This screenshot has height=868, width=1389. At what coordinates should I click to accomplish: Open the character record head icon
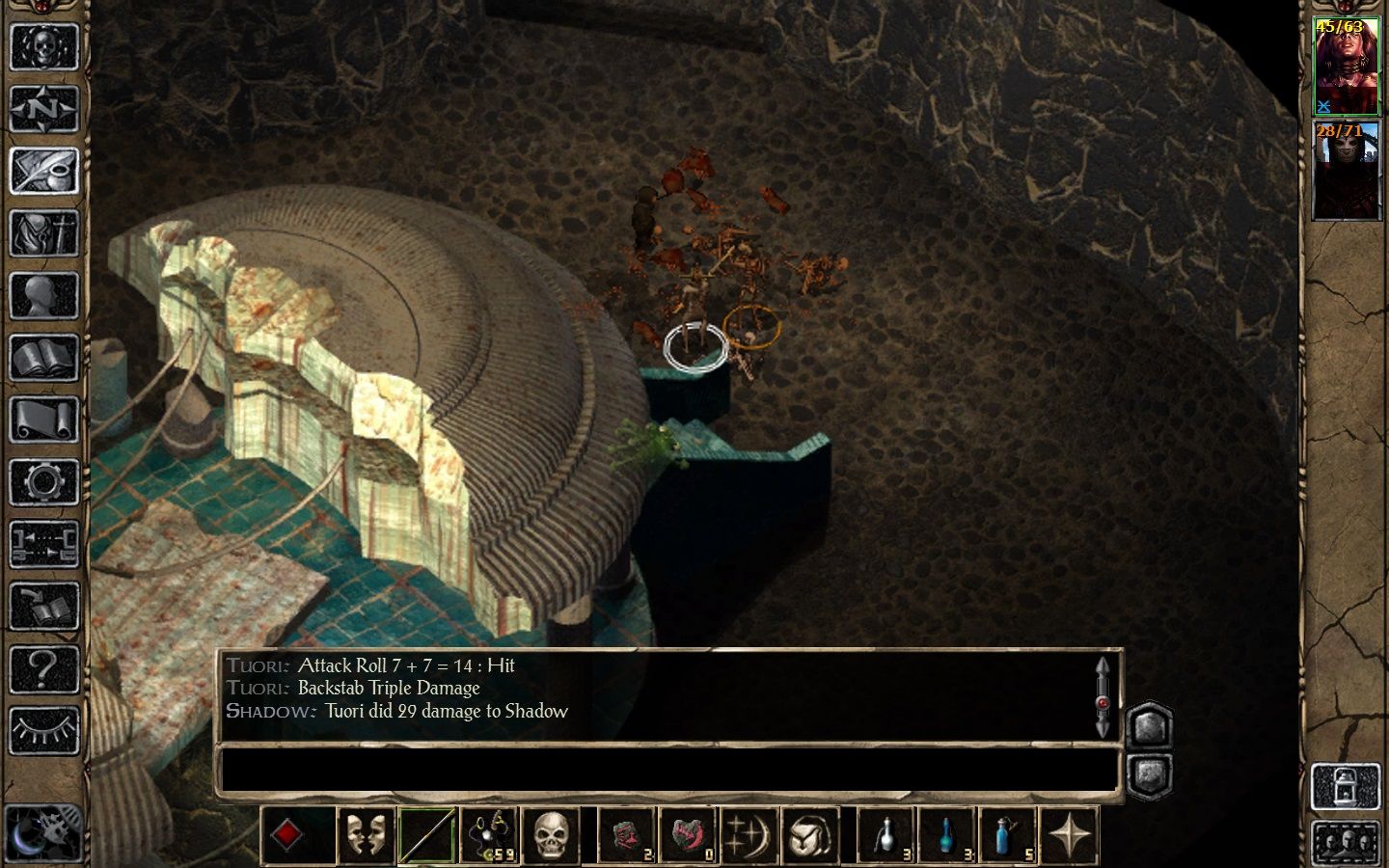pyautogui.click(x=43, y=295)
